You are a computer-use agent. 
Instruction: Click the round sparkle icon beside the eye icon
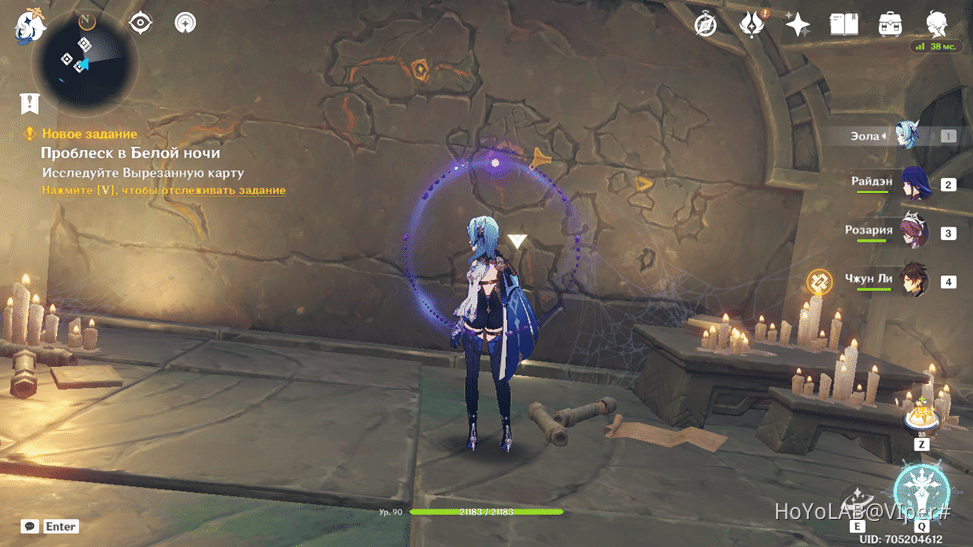pos(185,22)
